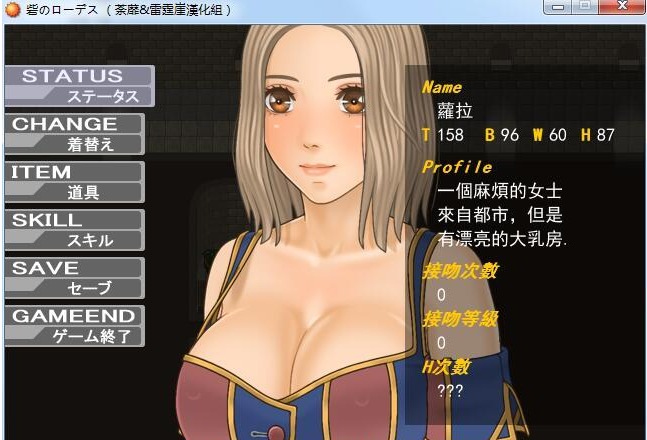
Task: Open the ITEM menu
Action: (x=74, y=181)
